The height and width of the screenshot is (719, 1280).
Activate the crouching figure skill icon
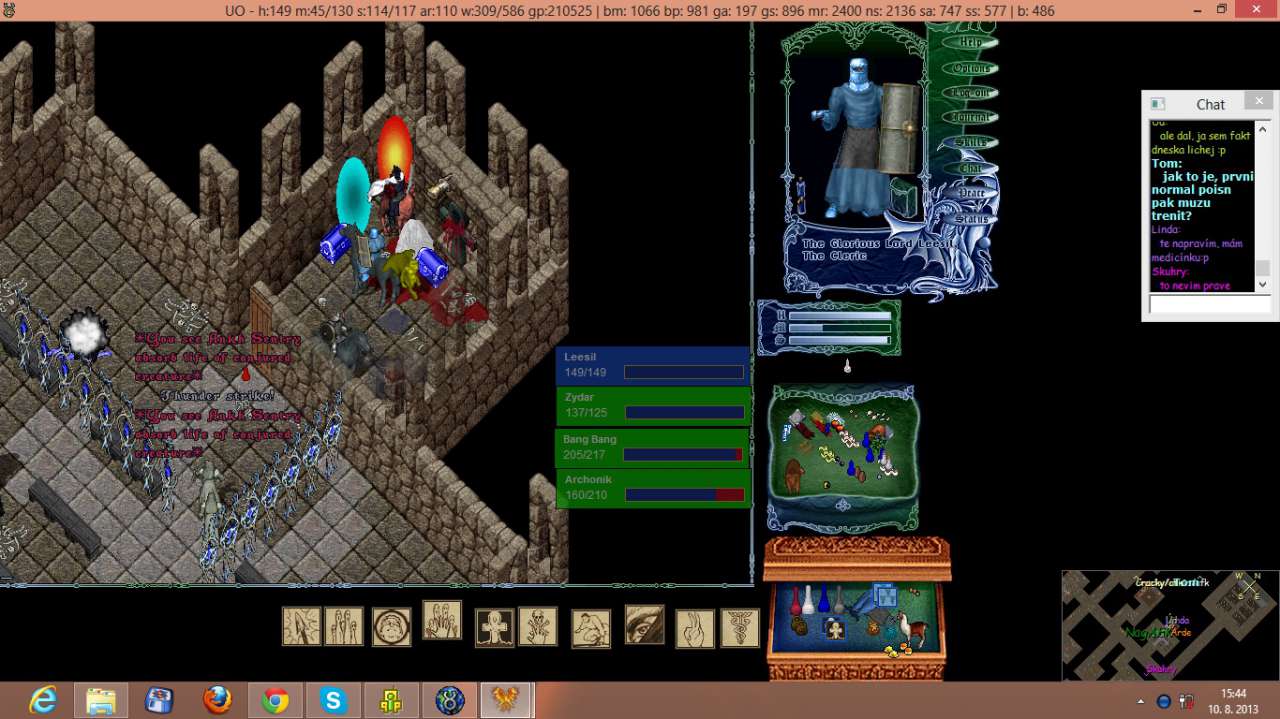[590, 629]
